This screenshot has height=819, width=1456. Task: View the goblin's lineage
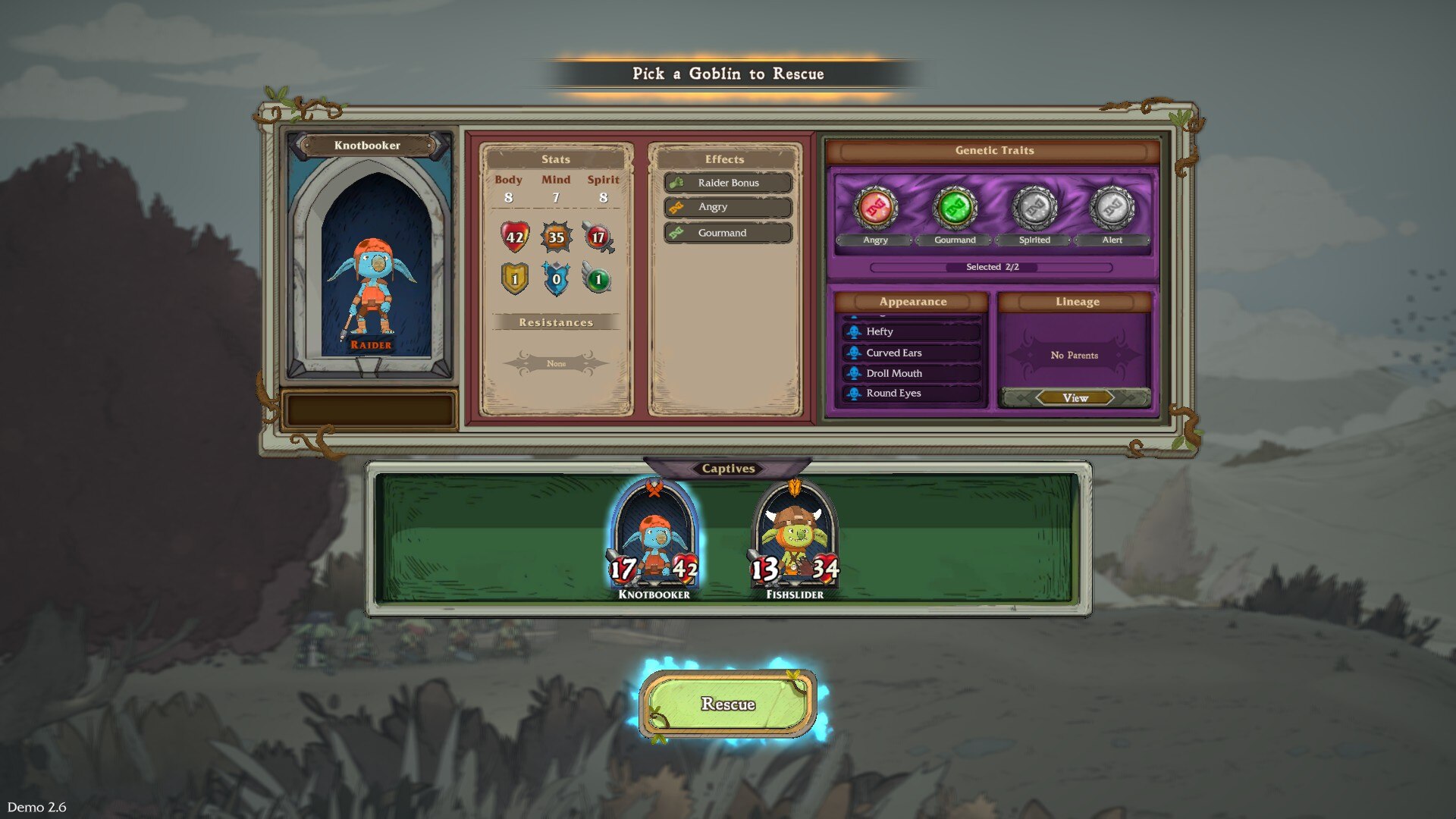click(x=1075, y=398)
